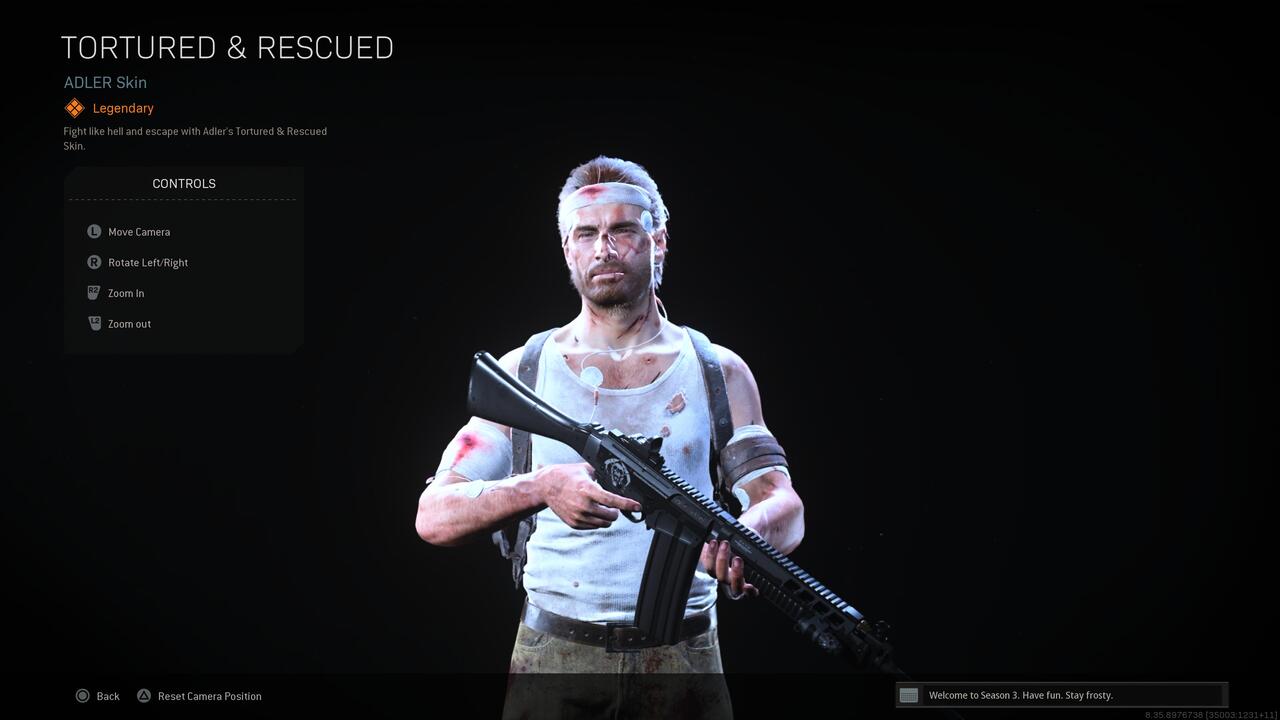Click the circle Back button icon

click(83, 695)
